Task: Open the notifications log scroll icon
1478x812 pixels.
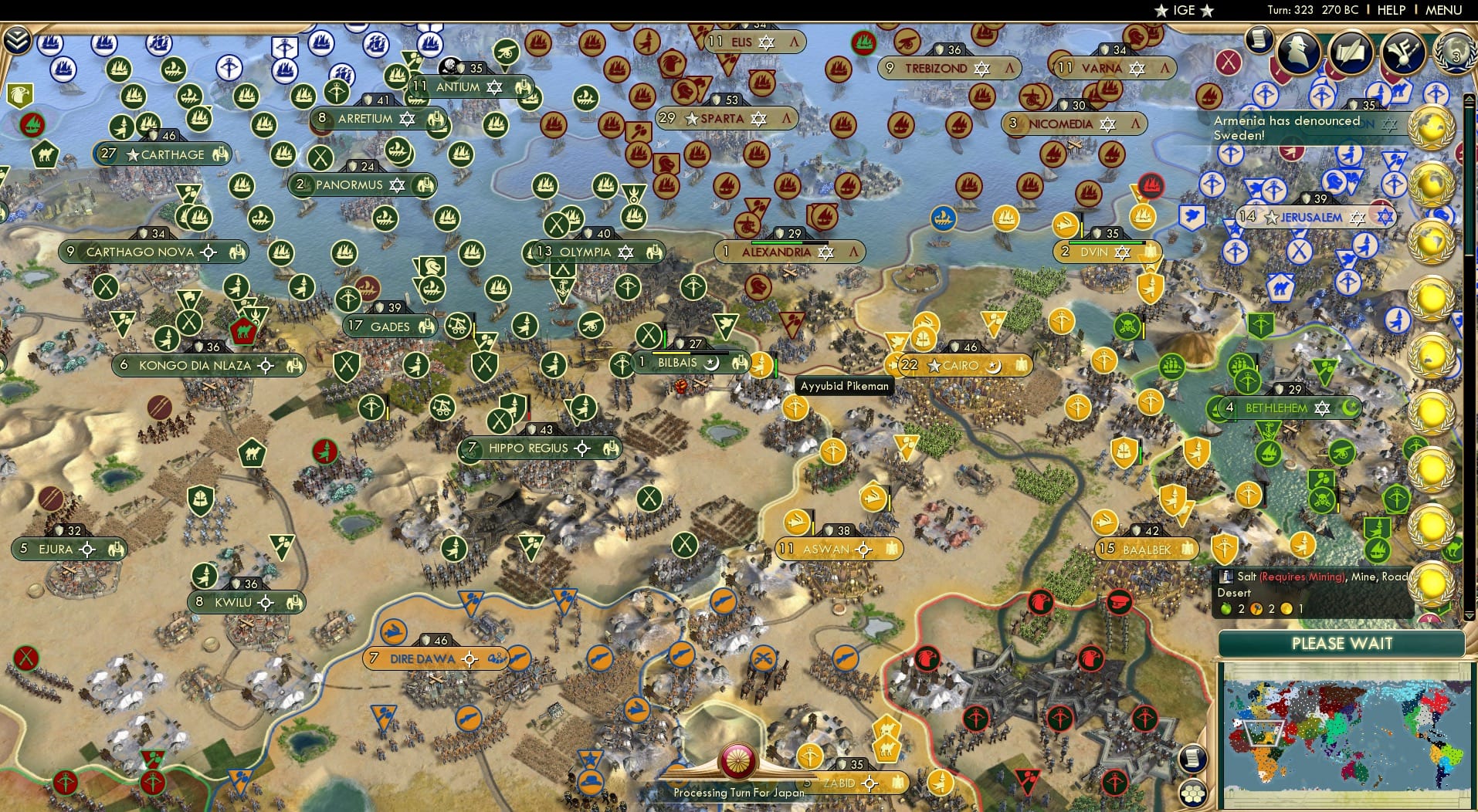Action: coord(1259,40)
